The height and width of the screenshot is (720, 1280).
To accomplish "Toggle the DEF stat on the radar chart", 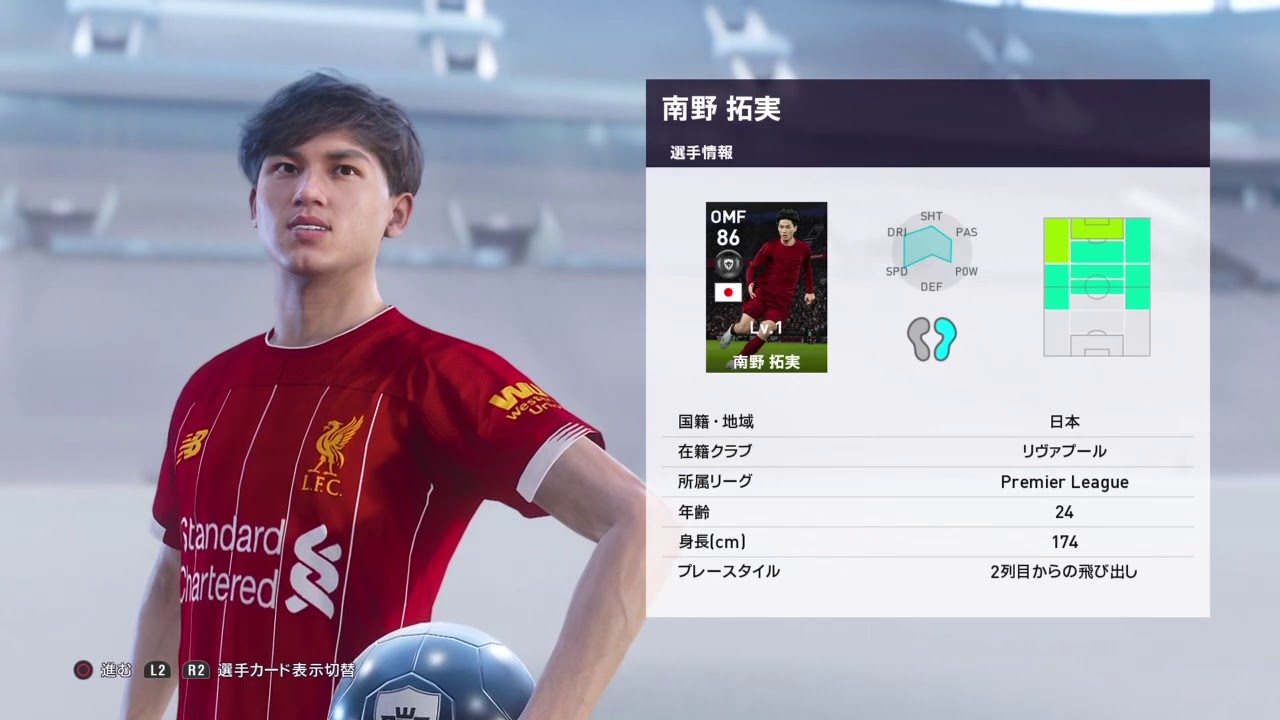I will point(930,287).
